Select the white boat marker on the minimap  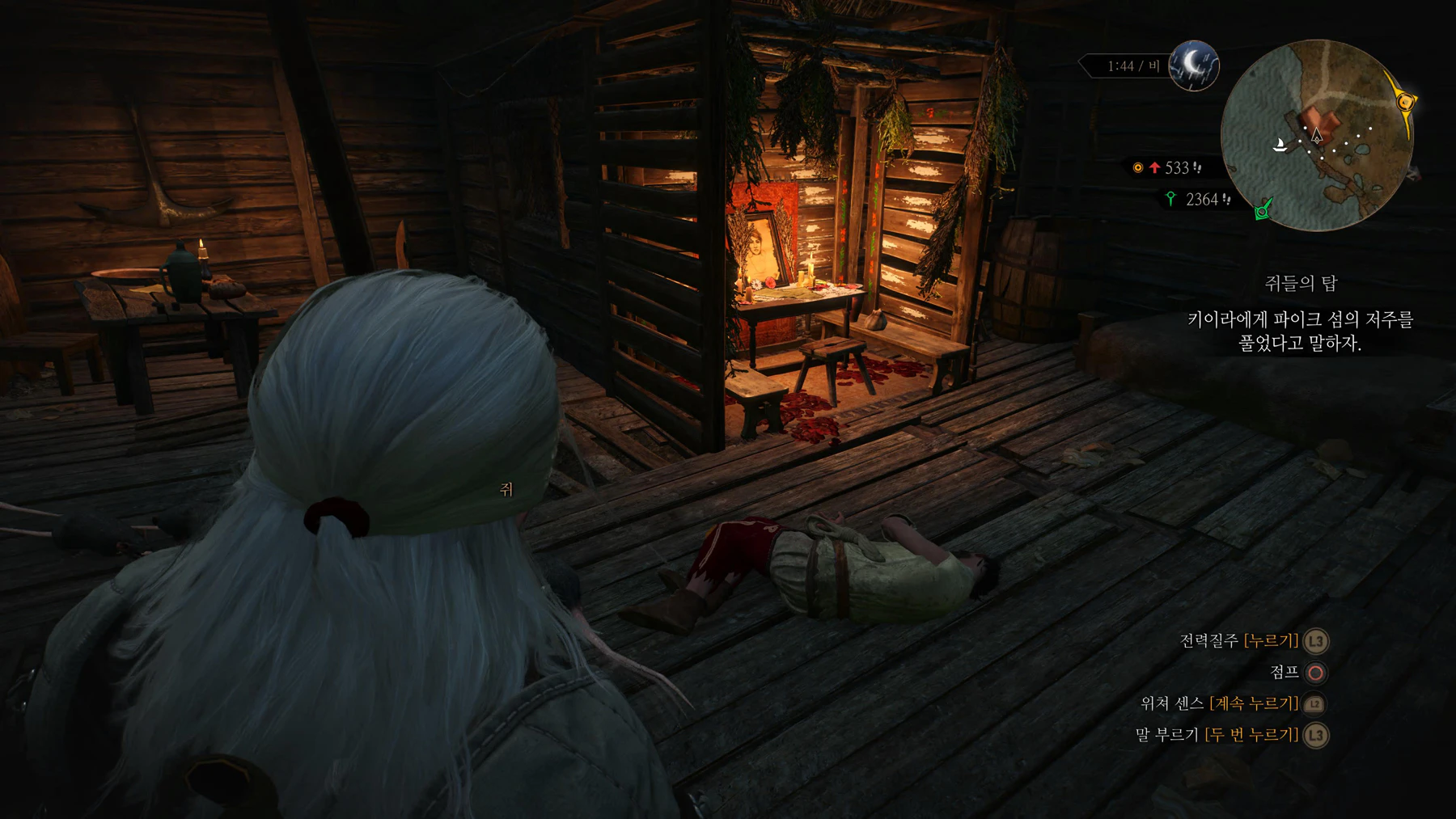click(x=1280, y=146)
